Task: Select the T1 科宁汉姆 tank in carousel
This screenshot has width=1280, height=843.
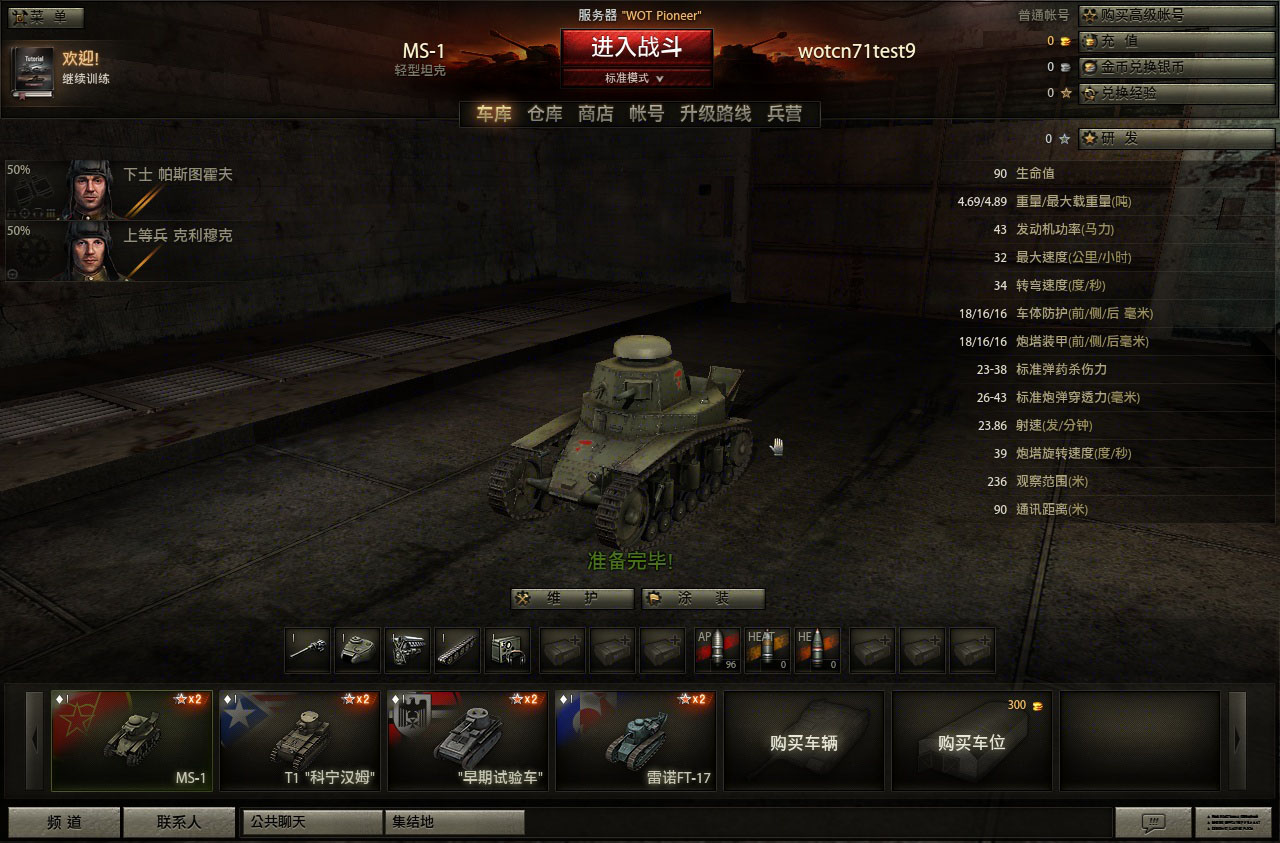Action: pos(300,741)
